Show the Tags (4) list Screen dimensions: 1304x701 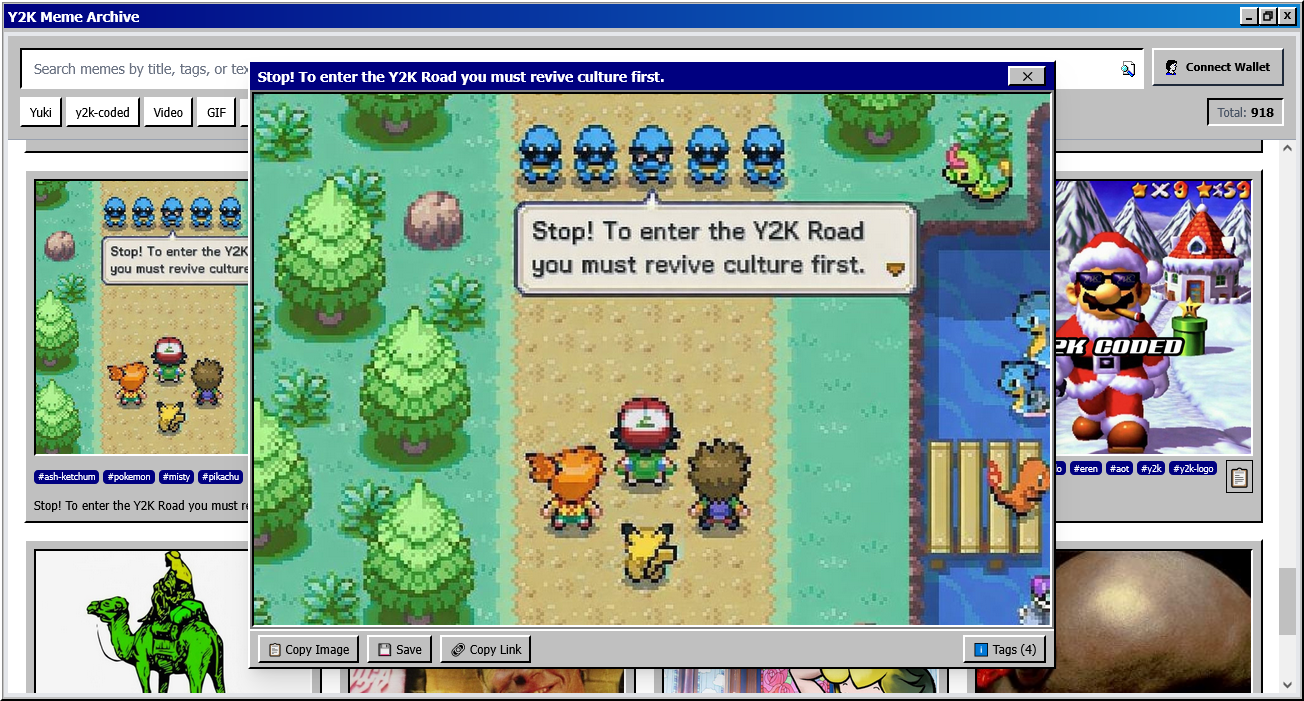(x=1005, y=649)
